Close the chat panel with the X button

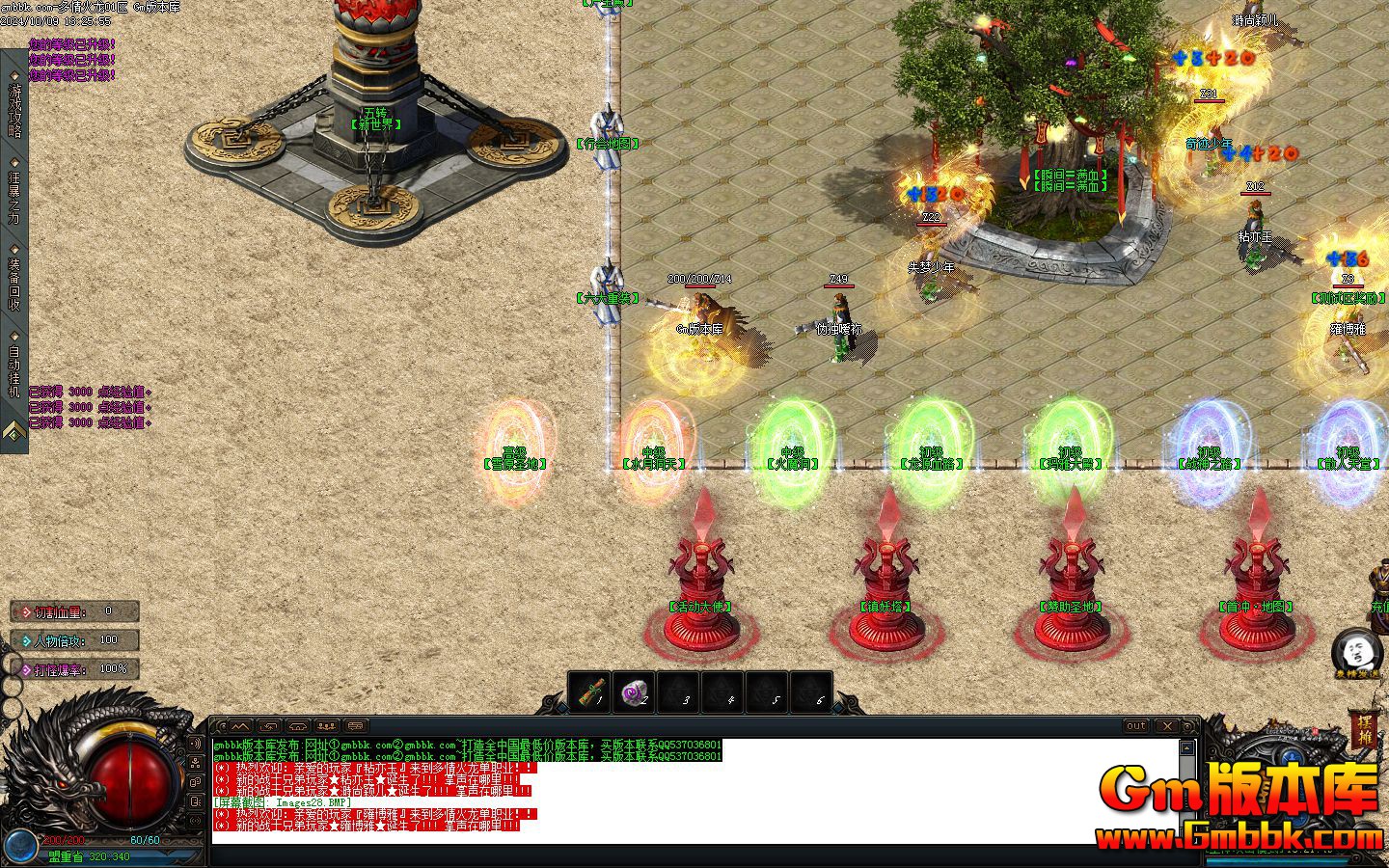point(1167,726)
